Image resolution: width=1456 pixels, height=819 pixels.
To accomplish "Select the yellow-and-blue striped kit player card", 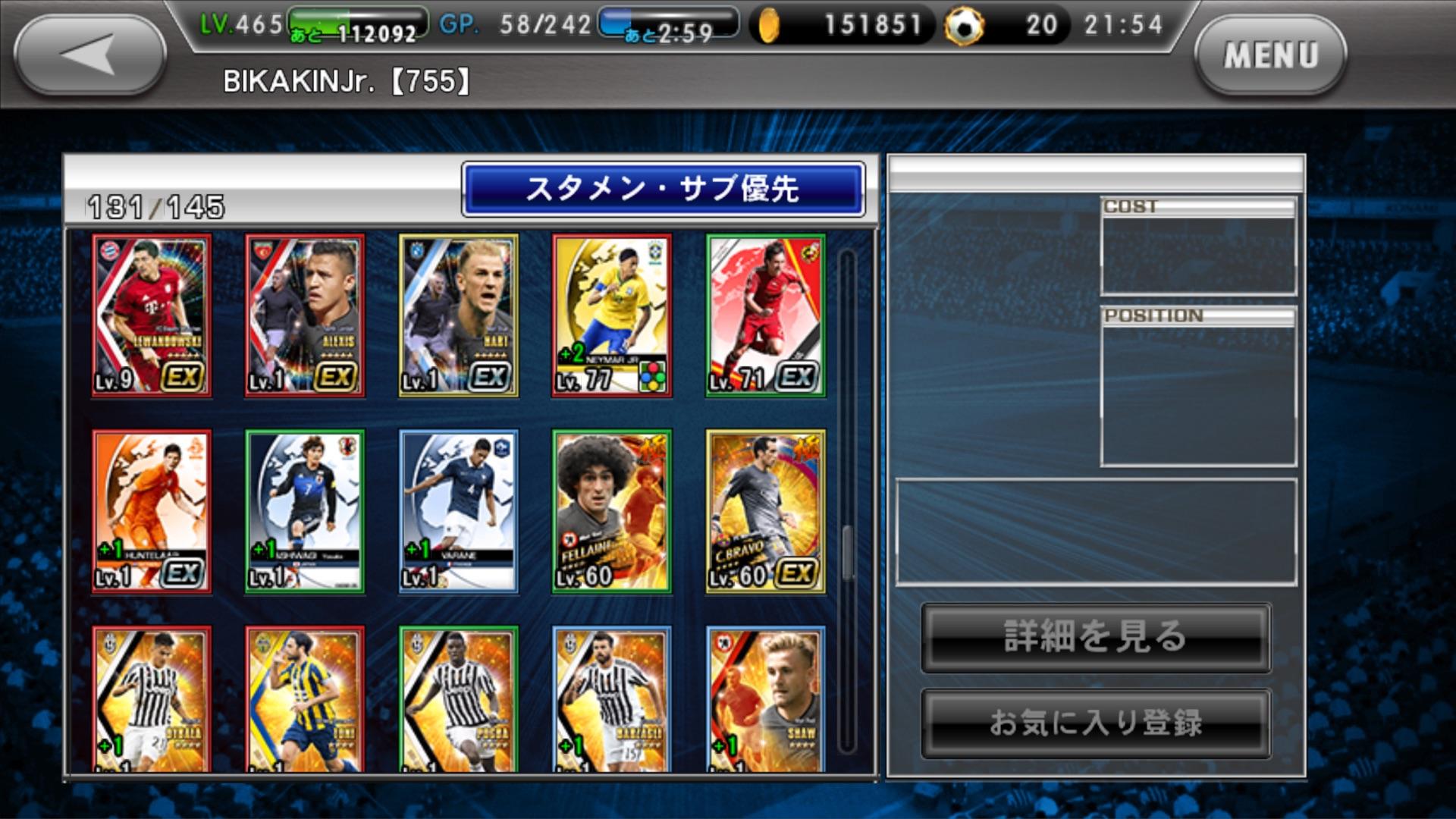I will (x=305, y=698).
